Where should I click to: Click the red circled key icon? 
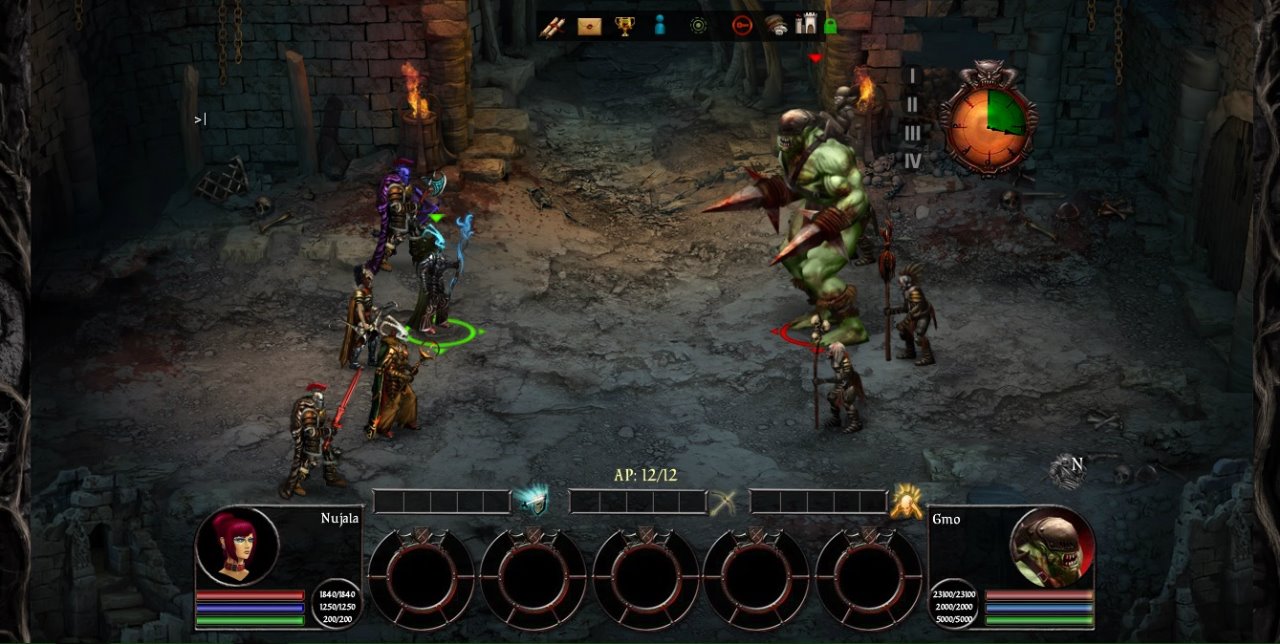[741, 26]
